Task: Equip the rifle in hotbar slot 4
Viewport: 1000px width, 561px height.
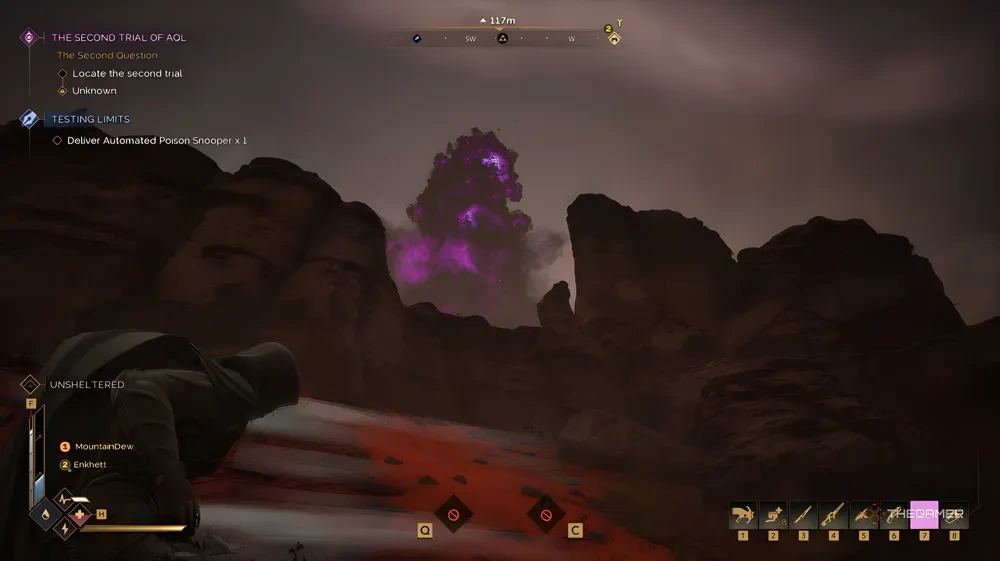Action: (833, 515)
